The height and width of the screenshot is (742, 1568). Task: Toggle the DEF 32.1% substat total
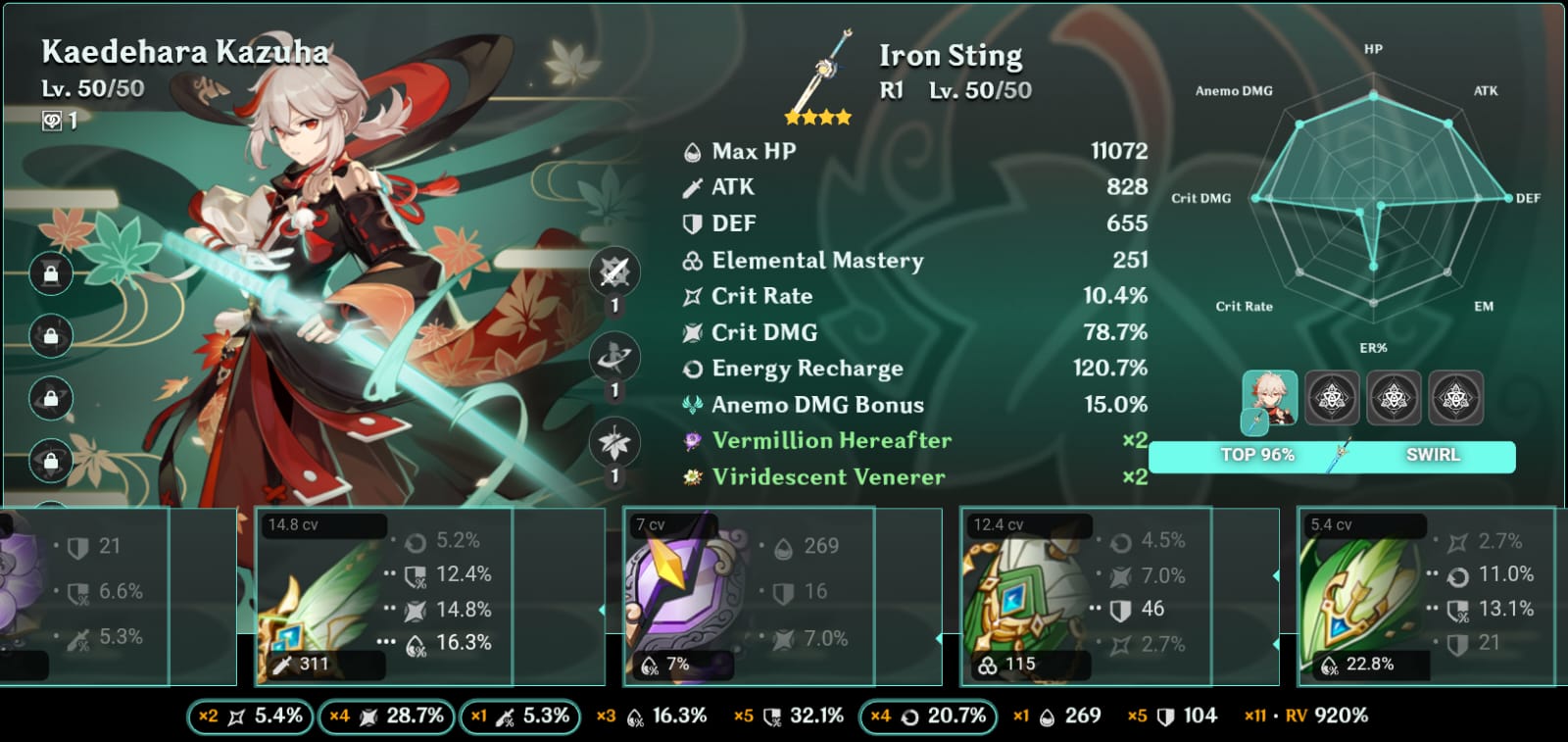pyautogui.click(x=789, y=717)
